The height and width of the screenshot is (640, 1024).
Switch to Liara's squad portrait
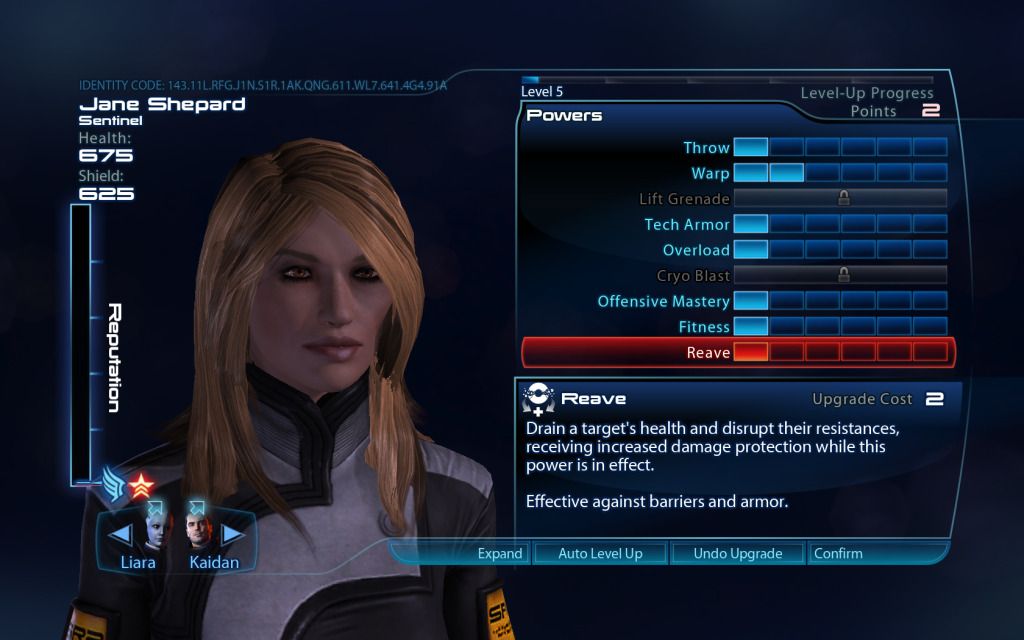pyautogui.click(x=154, y=532)
